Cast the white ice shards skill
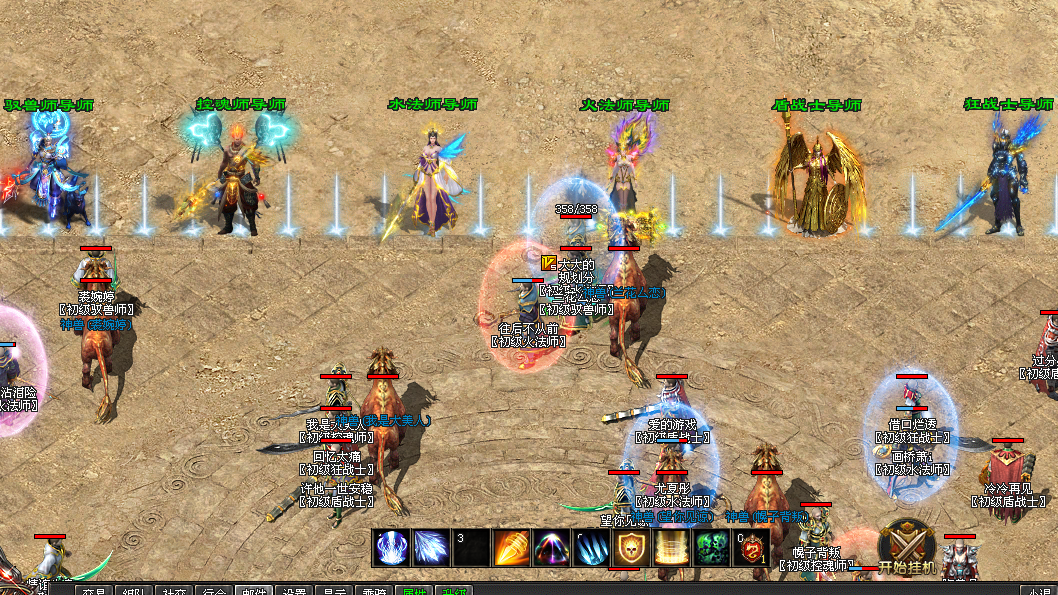 (431, 547)
